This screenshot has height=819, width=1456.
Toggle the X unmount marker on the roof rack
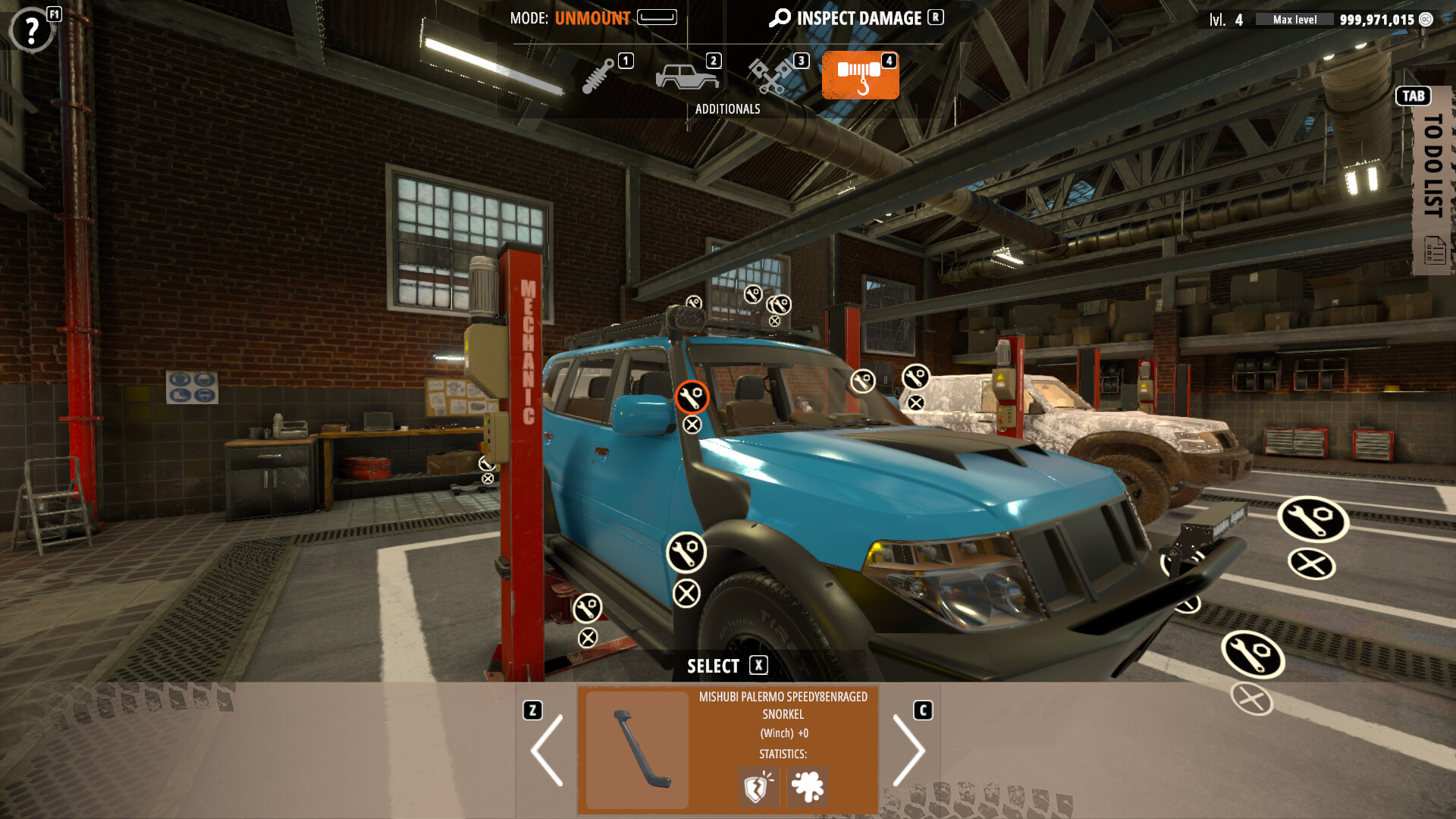pos(773,322)
